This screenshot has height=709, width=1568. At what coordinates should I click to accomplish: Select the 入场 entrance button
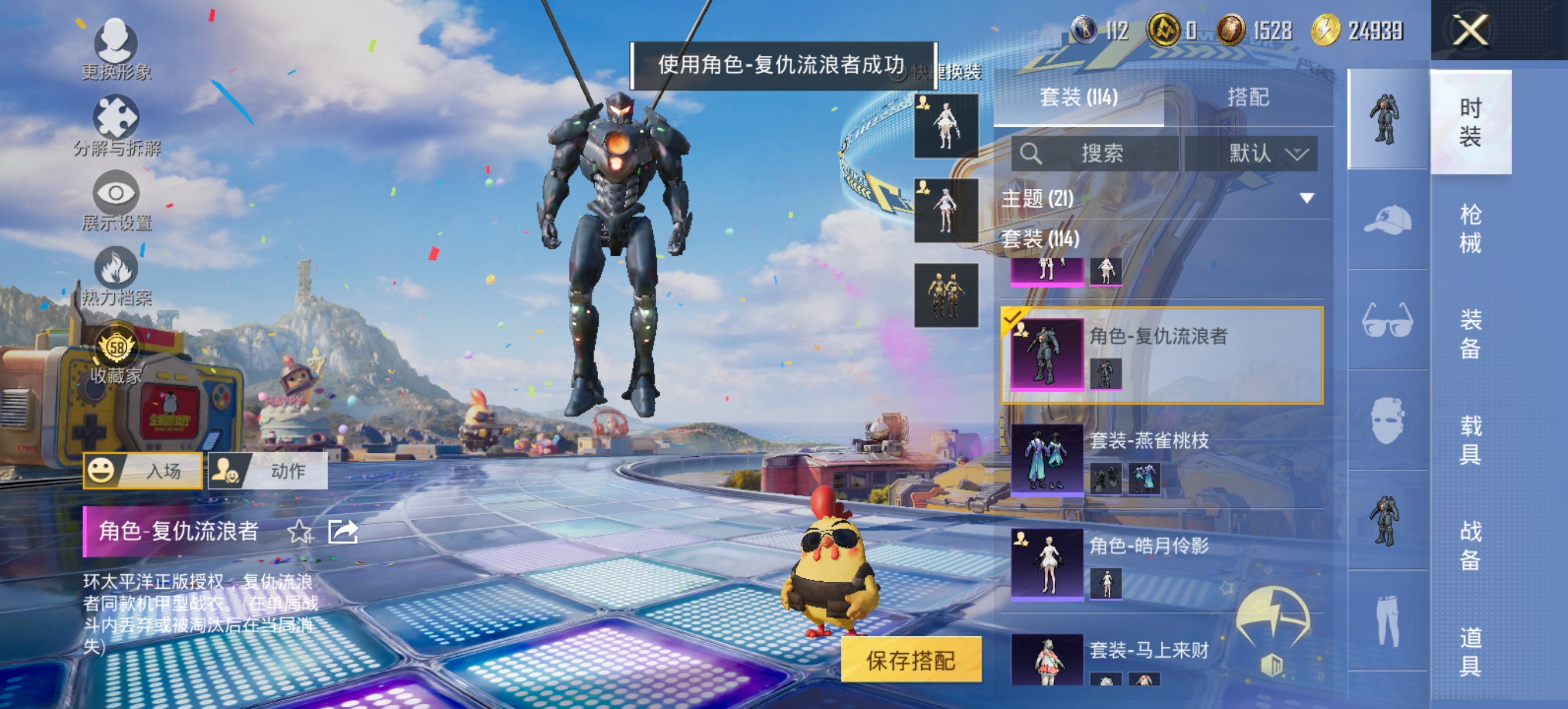click(x=141, y=470)
